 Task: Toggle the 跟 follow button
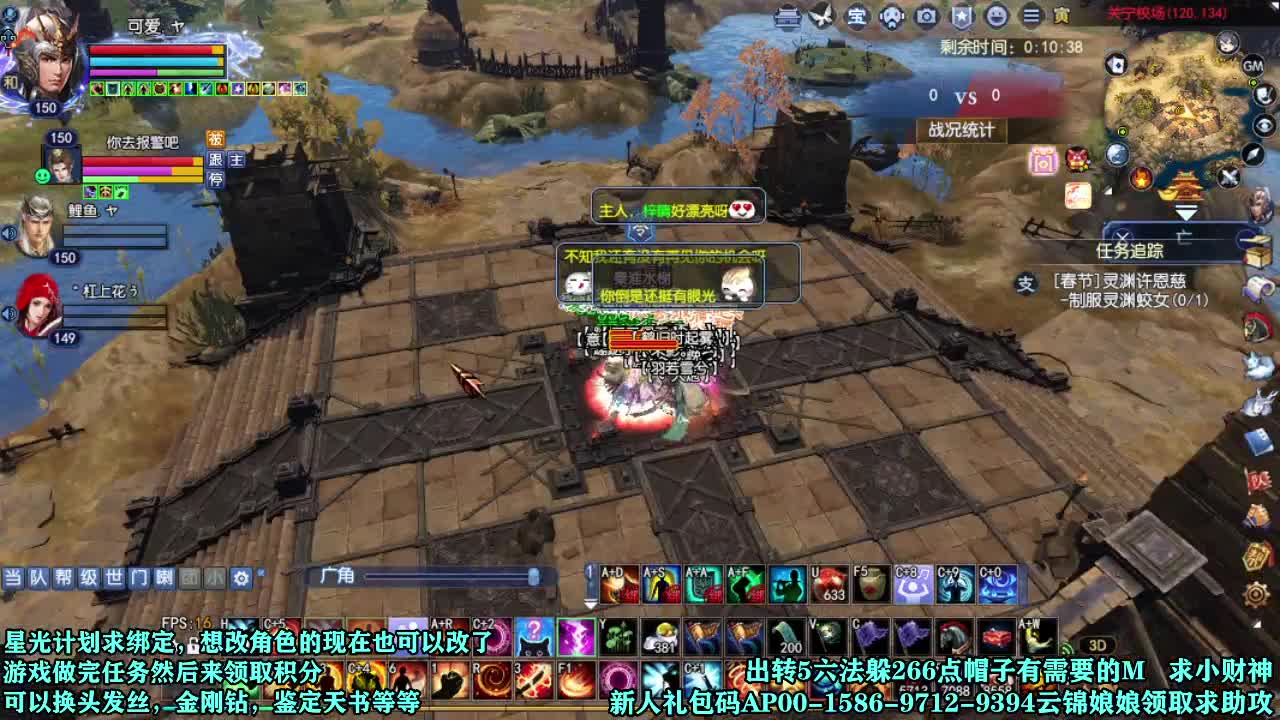pyautogui.click(x=215, y=160)
